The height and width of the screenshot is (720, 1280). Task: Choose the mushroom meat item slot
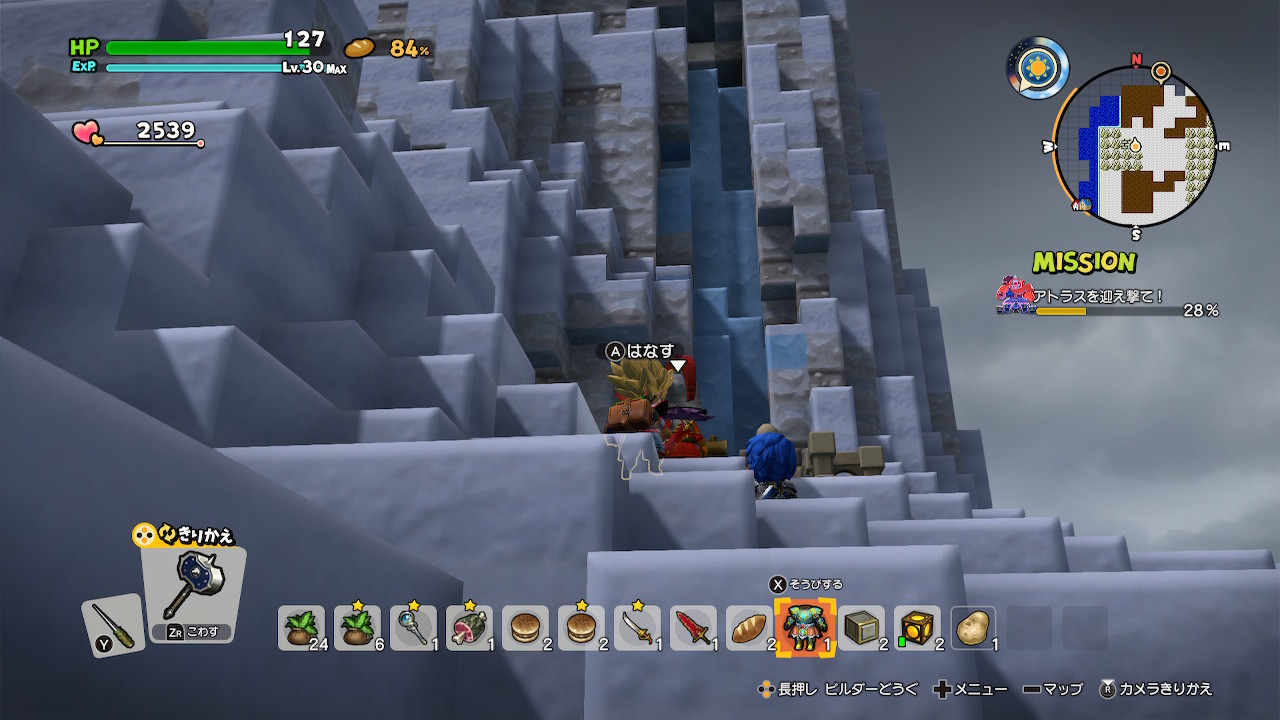pos(469,628)
